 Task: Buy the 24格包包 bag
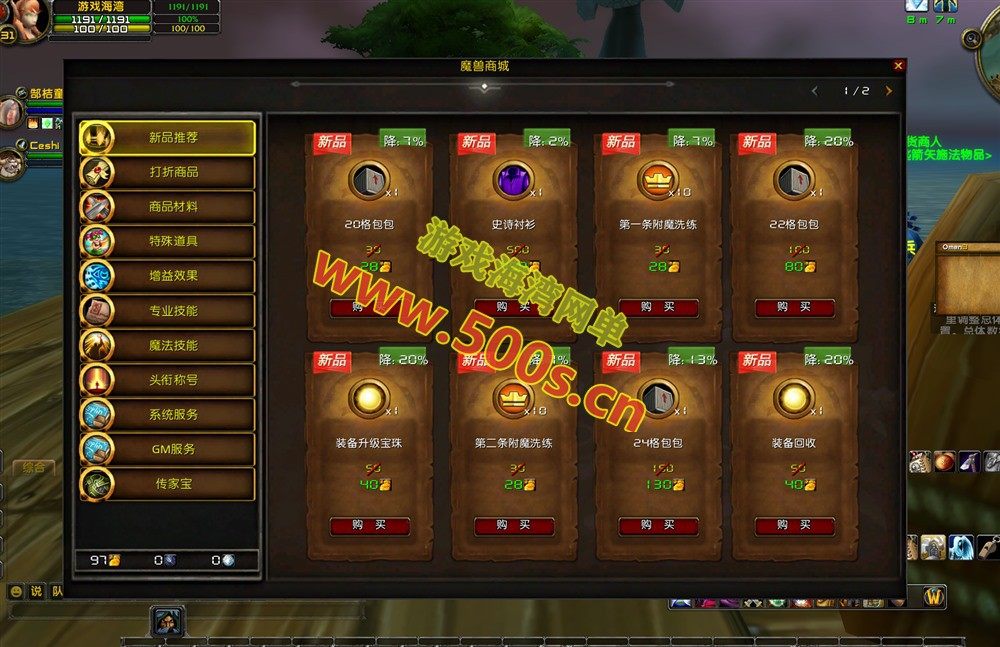tap(658, 526)
